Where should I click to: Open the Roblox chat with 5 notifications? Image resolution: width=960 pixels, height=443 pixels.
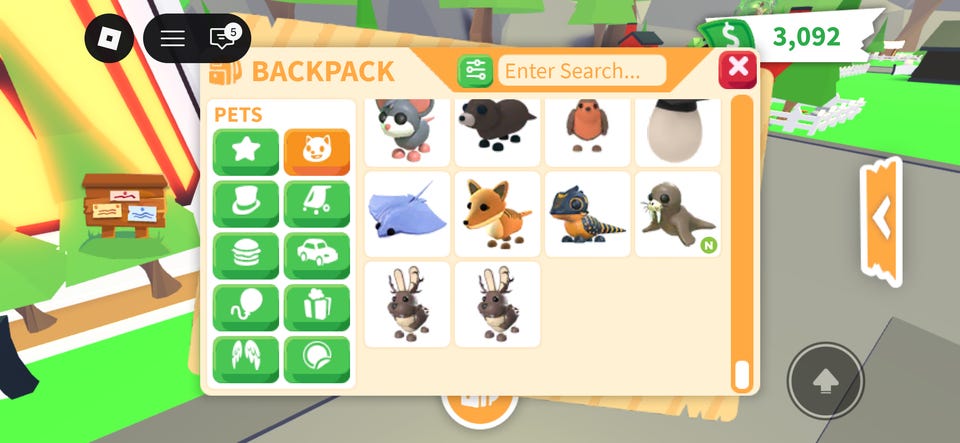(x=222, y=39)
